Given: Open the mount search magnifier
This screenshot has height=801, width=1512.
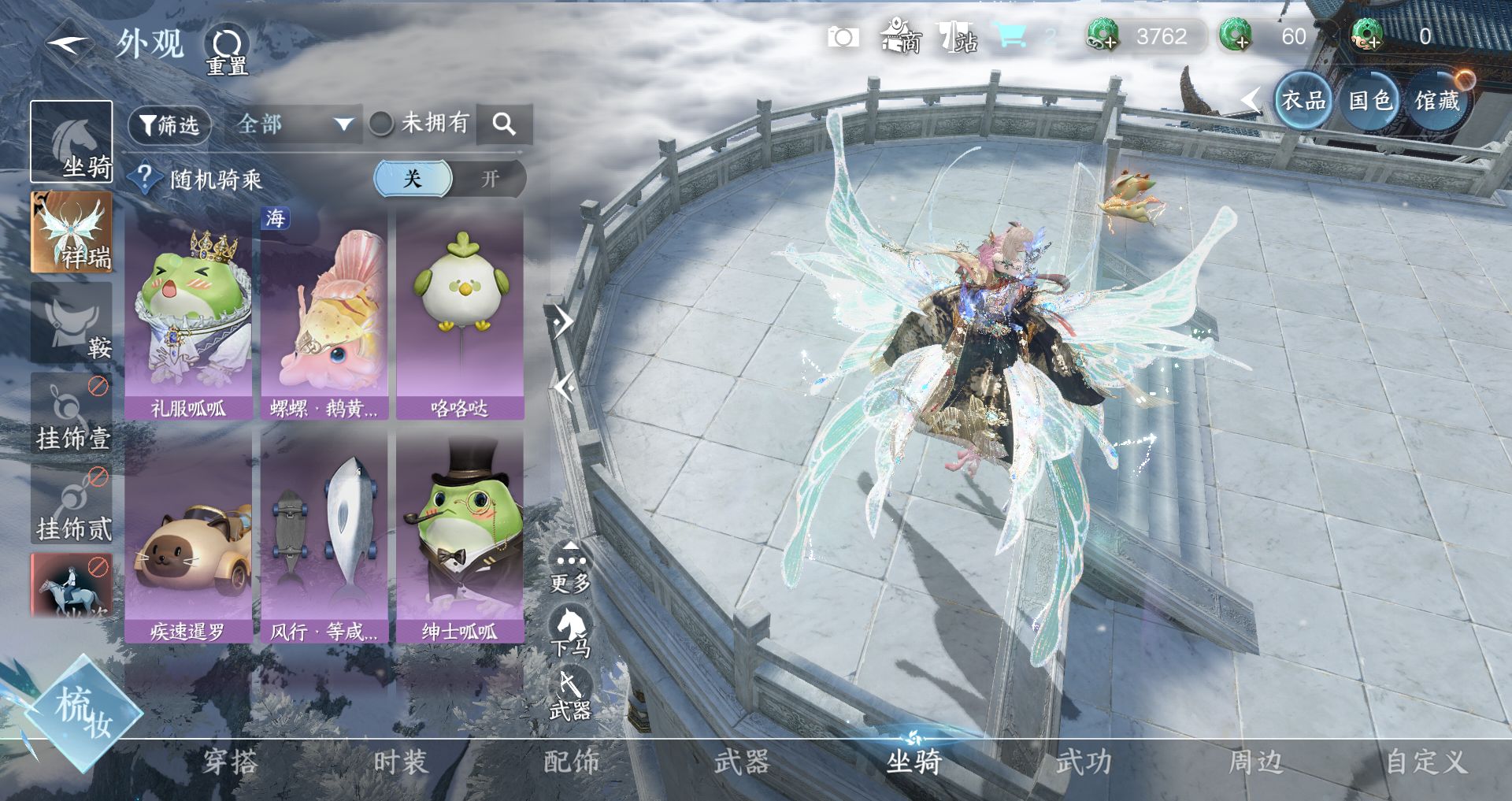Looking at the screenshot, I should [504, 124].
